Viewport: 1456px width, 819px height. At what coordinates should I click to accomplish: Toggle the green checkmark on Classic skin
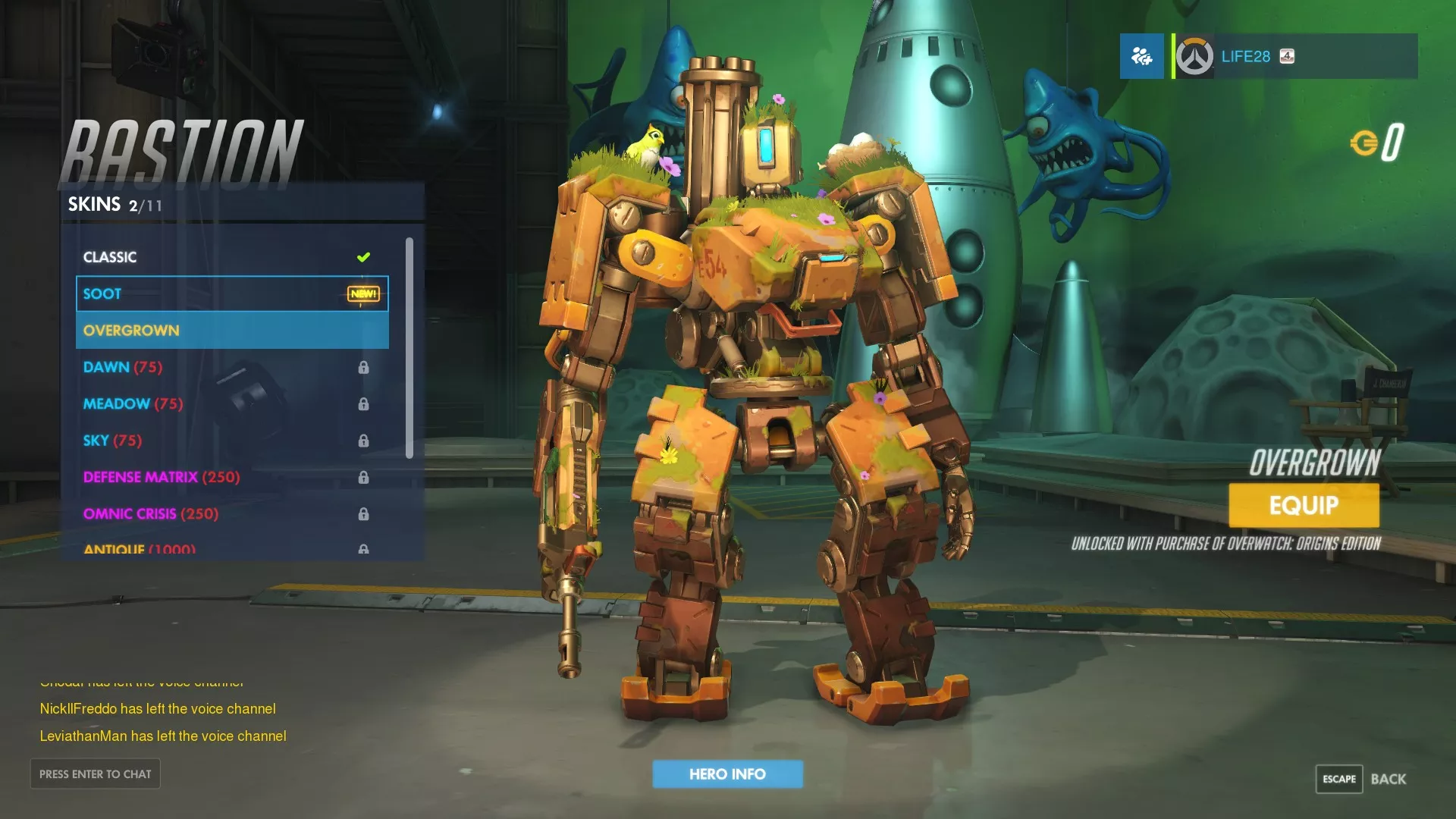tap(364, 256)
